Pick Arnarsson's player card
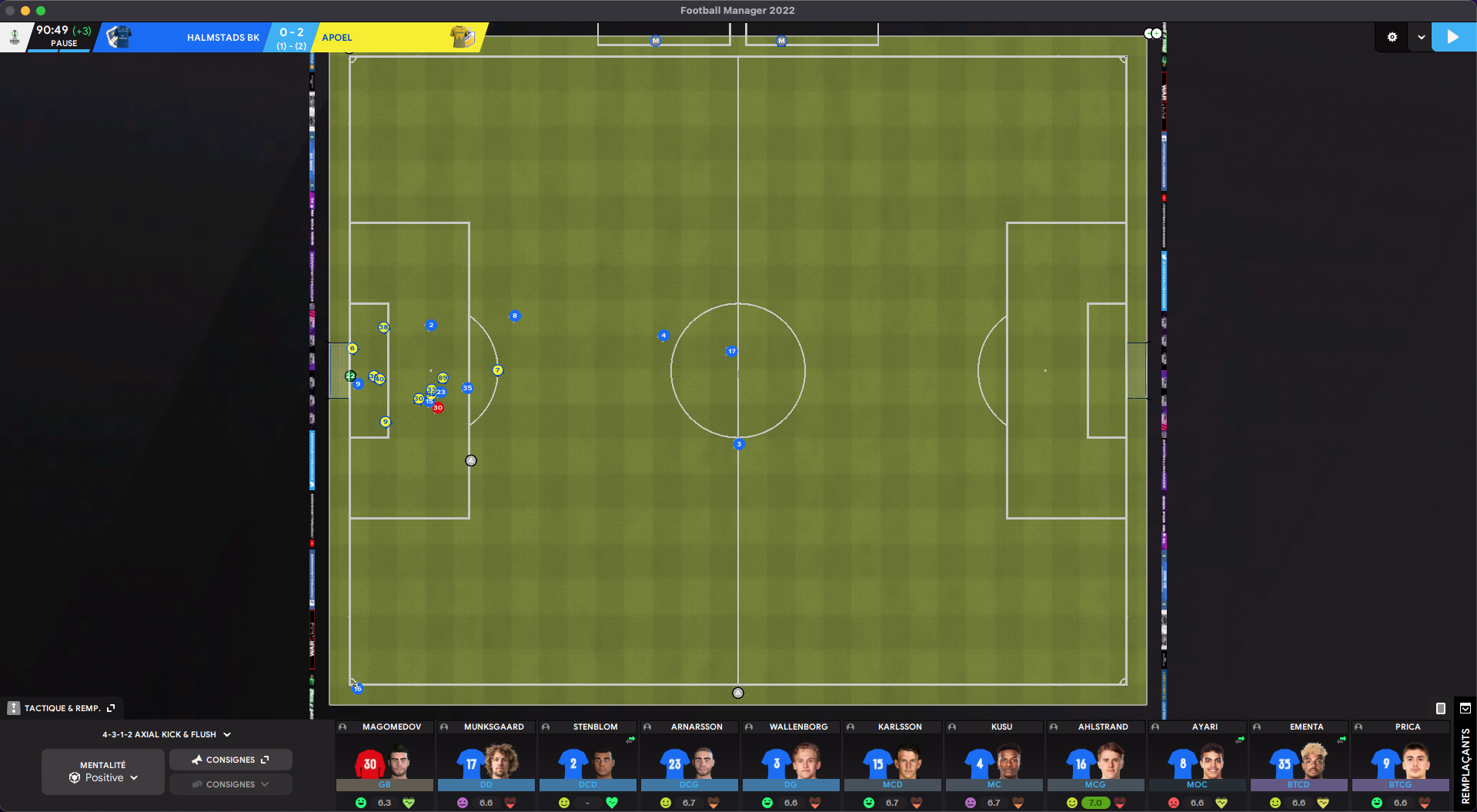Screen dimensions: 1477x812 coord(690,761)
